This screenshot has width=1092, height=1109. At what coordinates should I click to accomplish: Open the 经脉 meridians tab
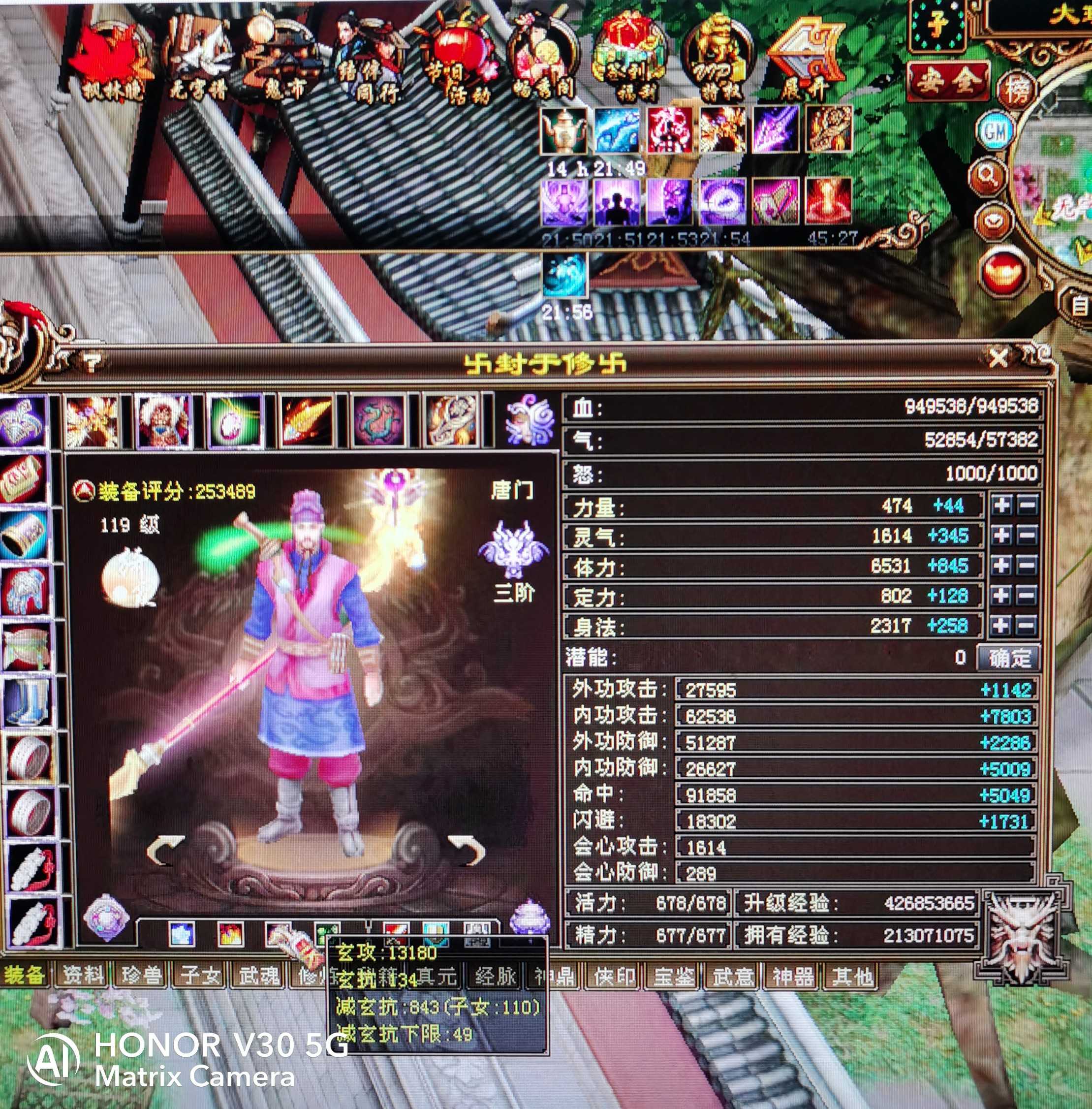[x=495, y=975]
